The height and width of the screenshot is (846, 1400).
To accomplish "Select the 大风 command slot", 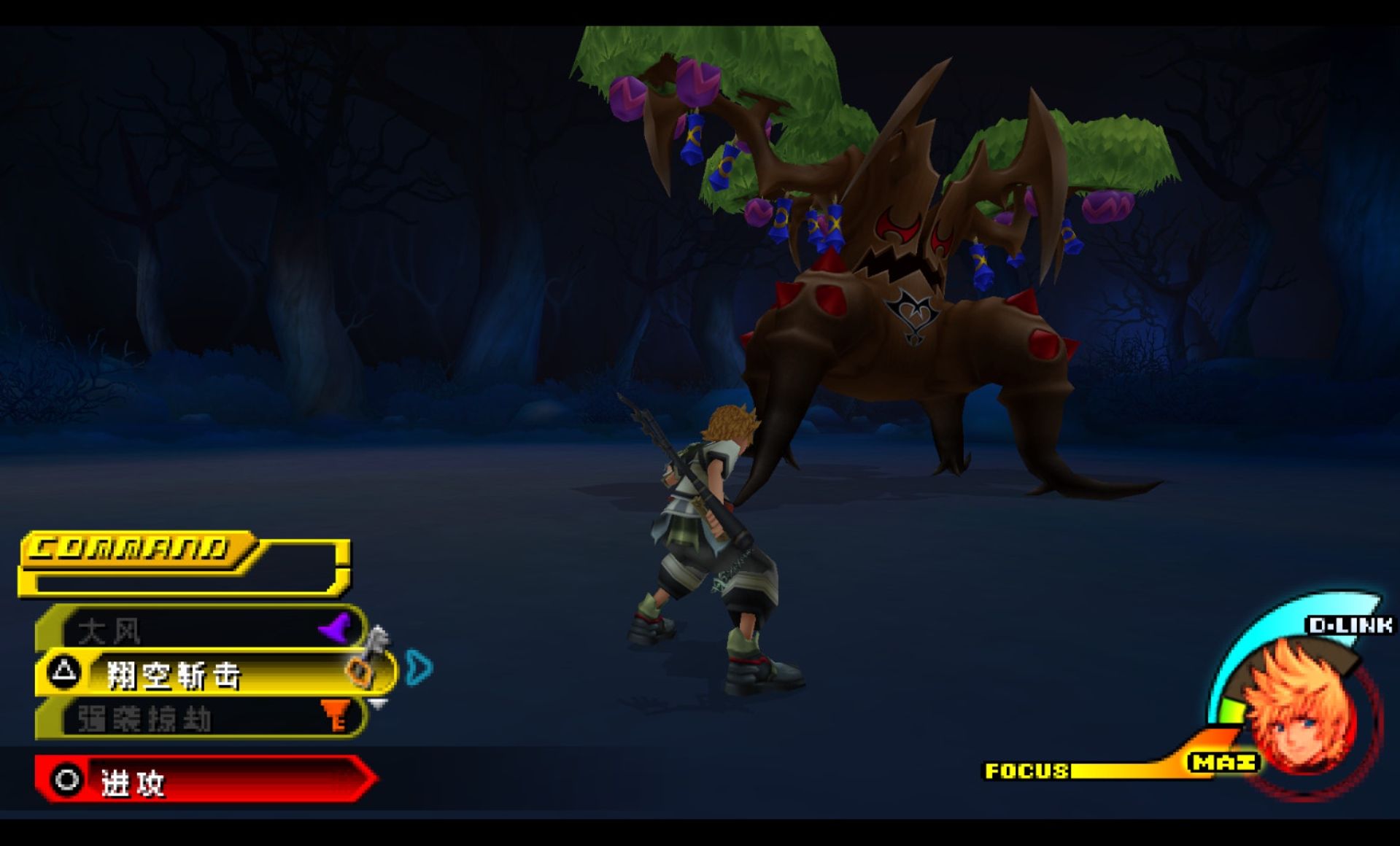I will [201, 629].
